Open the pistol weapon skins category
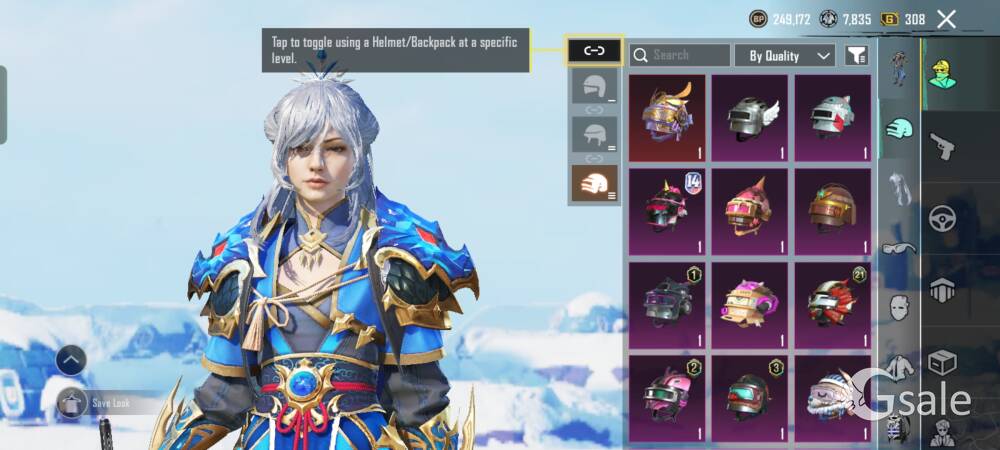Image resolution: width=1000 pixels, height=450 pixels. coord(942,146)
